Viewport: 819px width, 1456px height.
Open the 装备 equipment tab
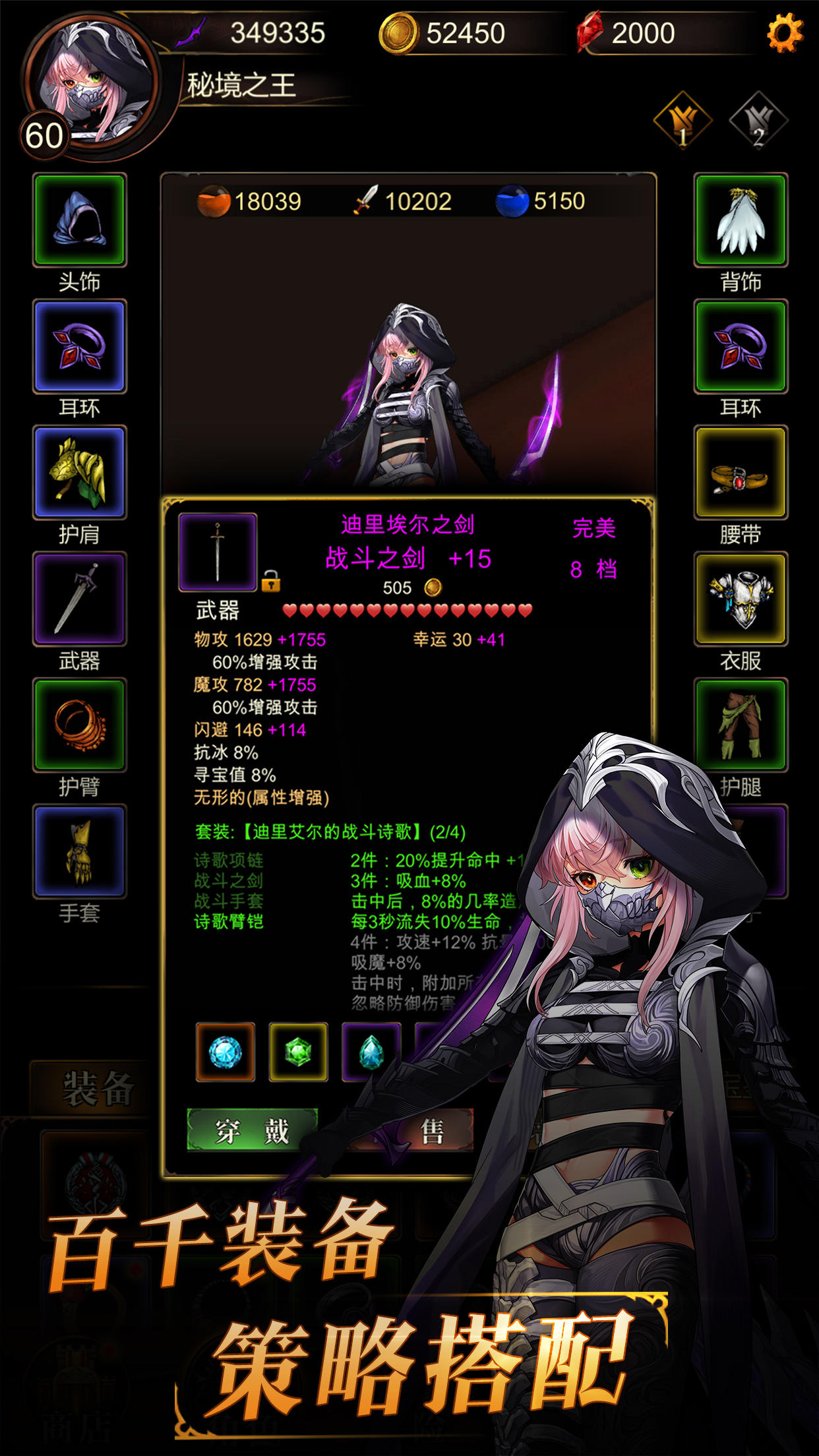coord(98,1088)
